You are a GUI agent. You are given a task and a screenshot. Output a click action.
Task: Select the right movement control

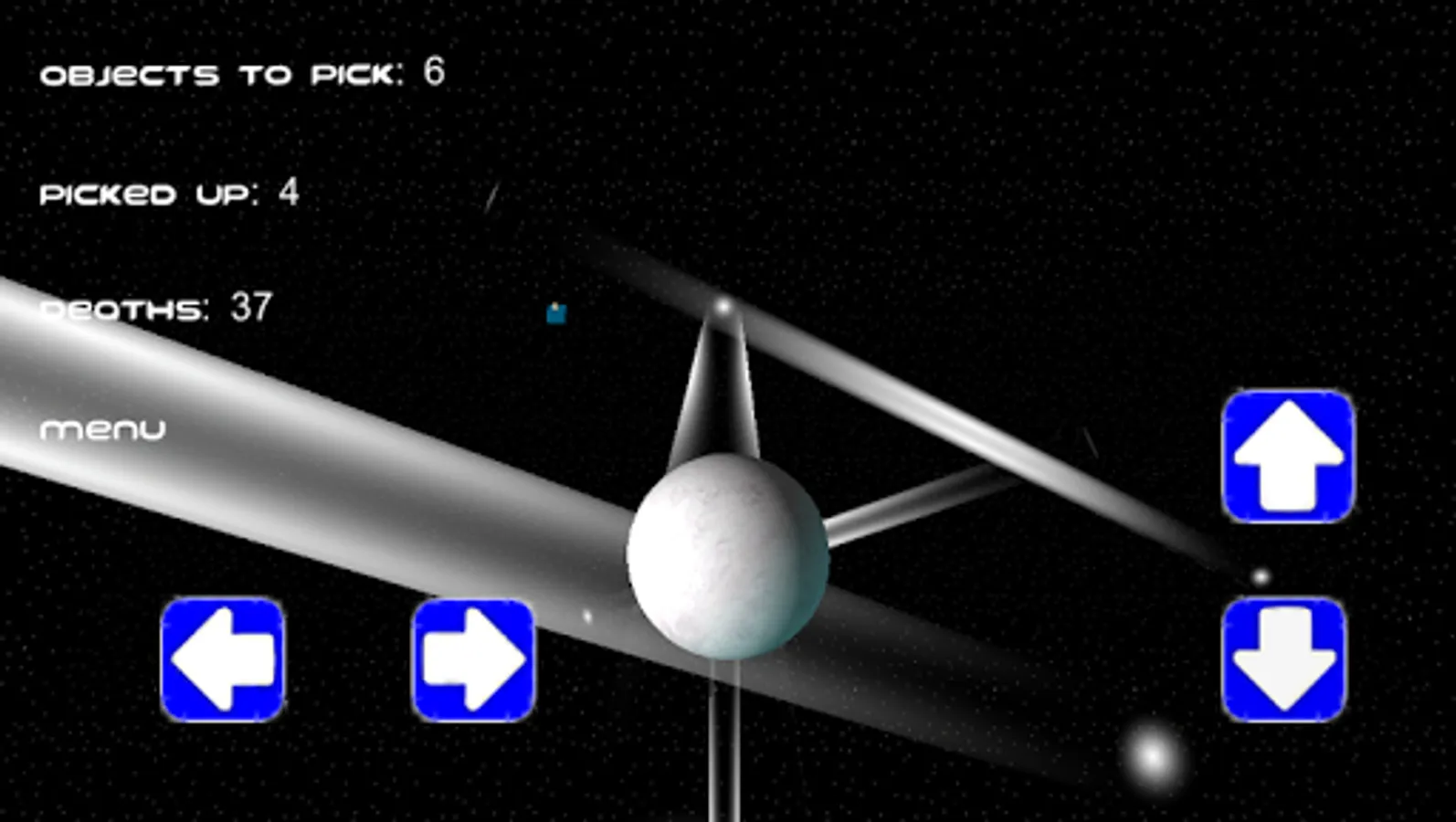tap(473, 661)
